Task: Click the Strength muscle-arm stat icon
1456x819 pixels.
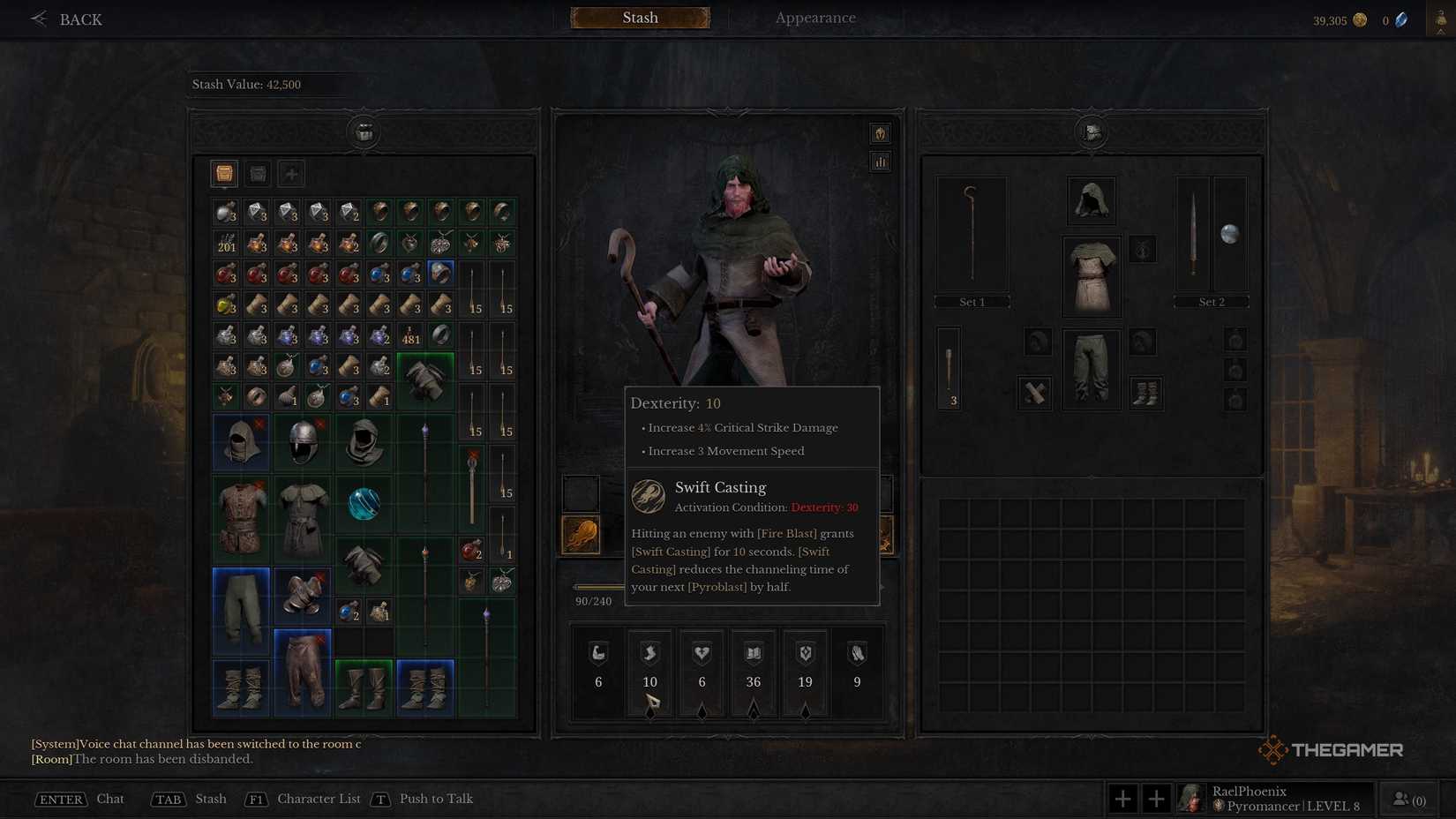Action: (x=597, y=653)
